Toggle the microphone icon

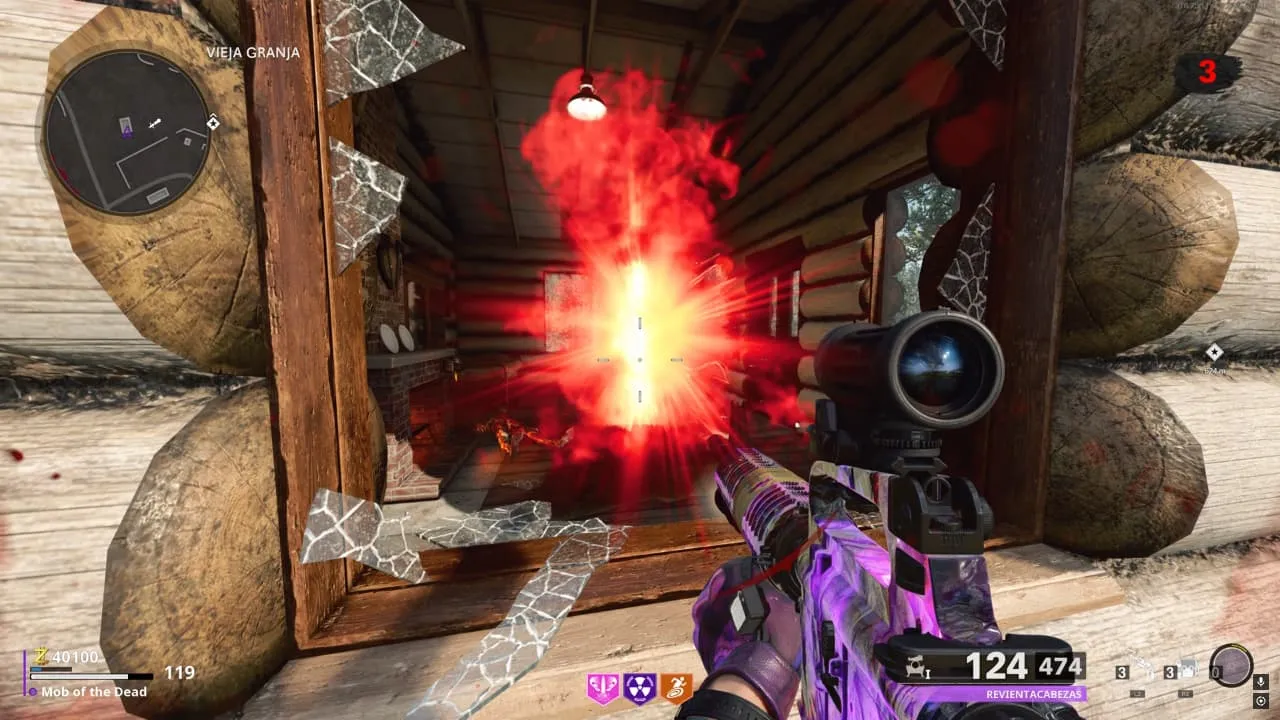(1260, 682)
